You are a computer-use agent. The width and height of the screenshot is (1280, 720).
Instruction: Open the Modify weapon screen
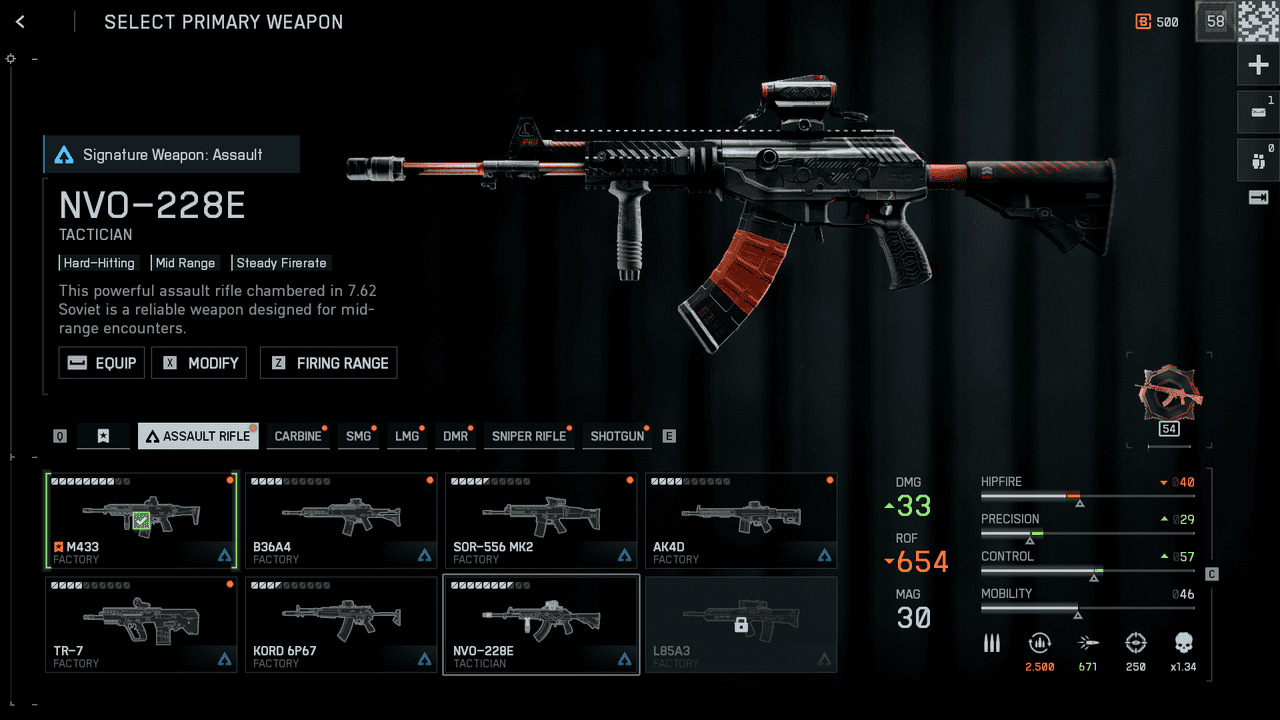(199, 363)
